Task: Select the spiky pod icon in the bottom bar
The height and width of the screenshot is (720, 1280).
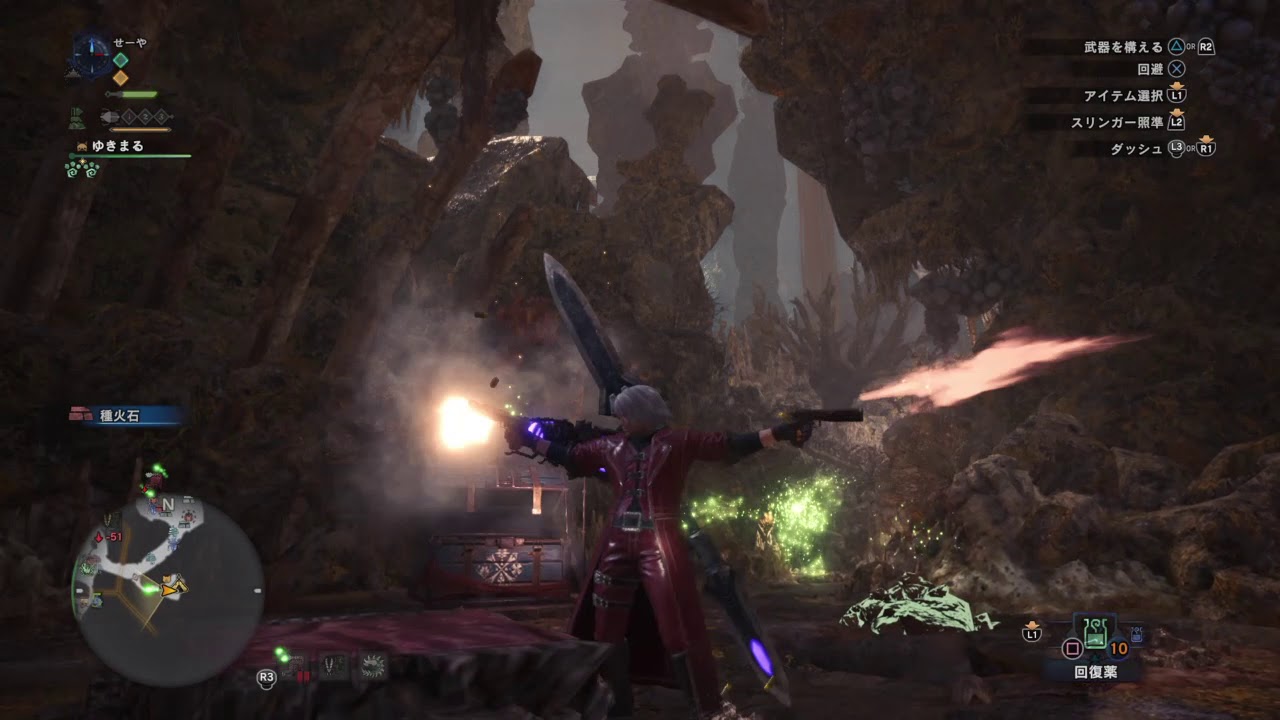Action: (374, 666)
